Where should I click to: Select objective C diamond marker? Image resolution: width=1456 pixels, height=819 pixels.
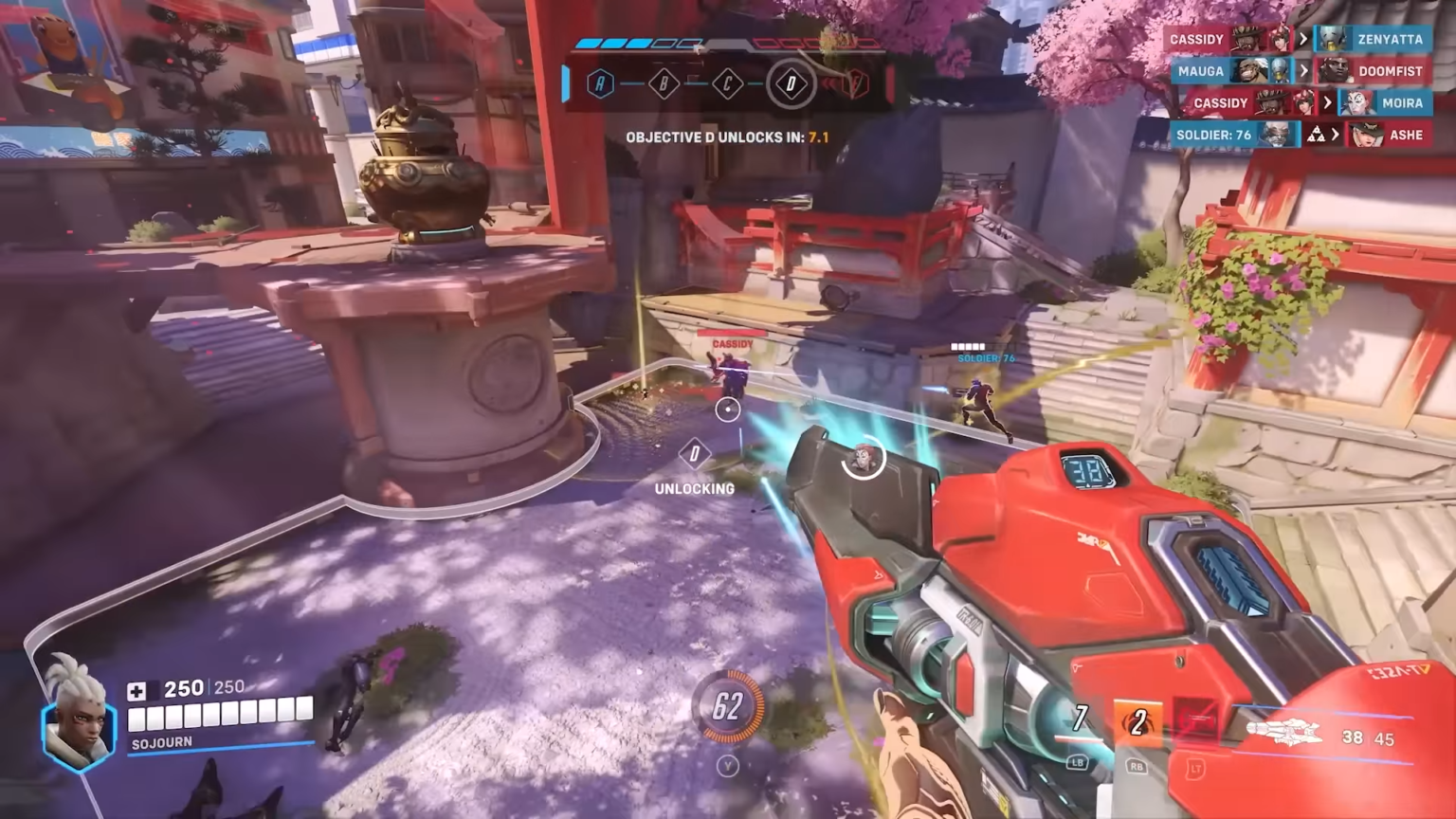tap(727, 84)
